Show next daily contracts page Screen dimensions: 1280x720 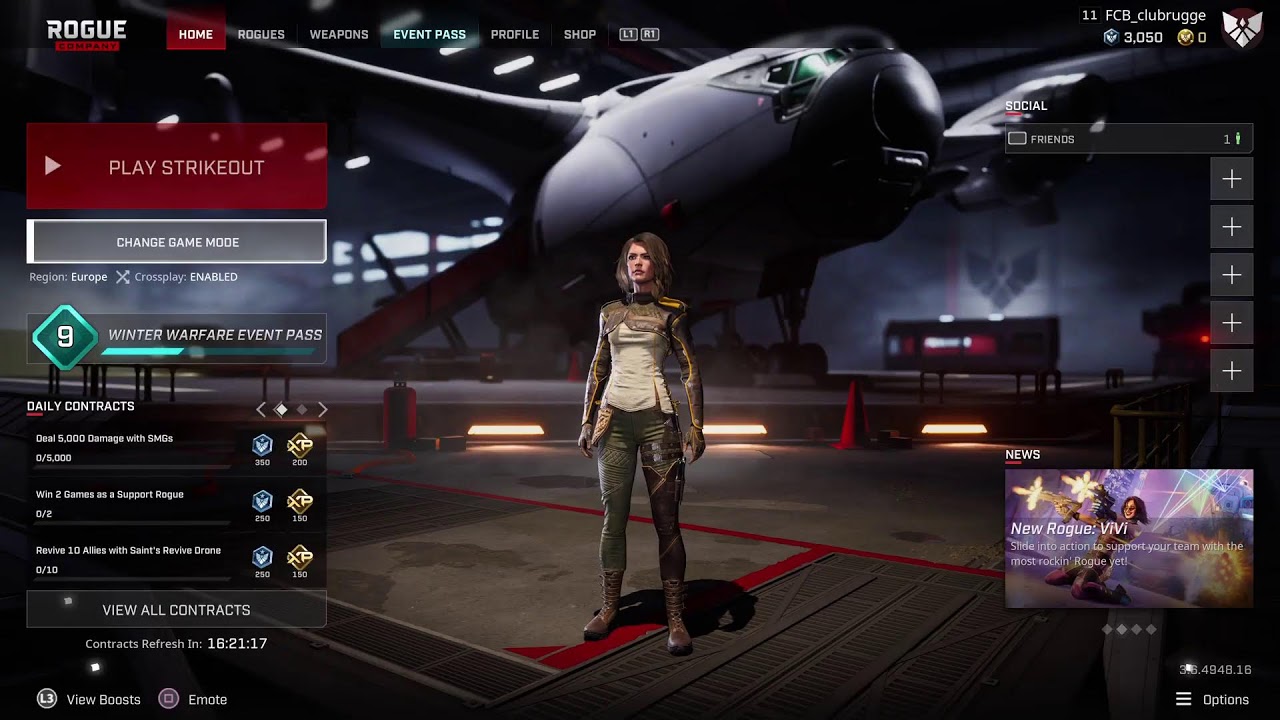(323, 409)
